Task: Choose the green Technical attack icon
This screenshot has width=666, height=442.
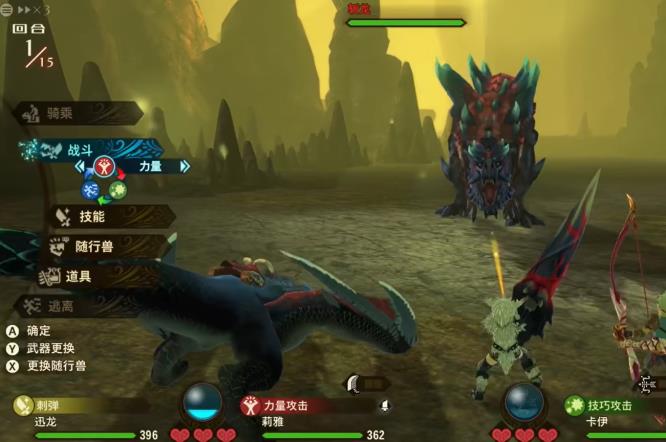Action: [x=118, y=189]
